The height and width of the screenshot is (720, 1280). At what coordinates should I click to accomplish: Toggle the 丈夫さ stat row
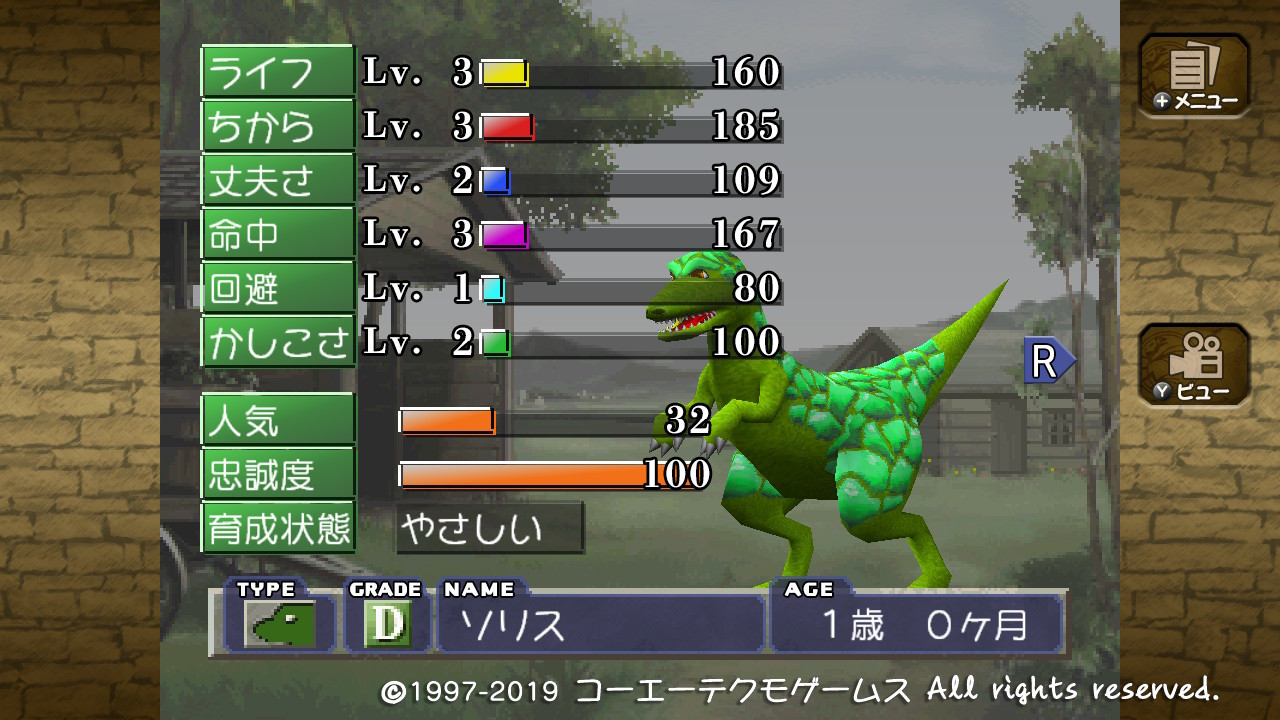(277, 179)
